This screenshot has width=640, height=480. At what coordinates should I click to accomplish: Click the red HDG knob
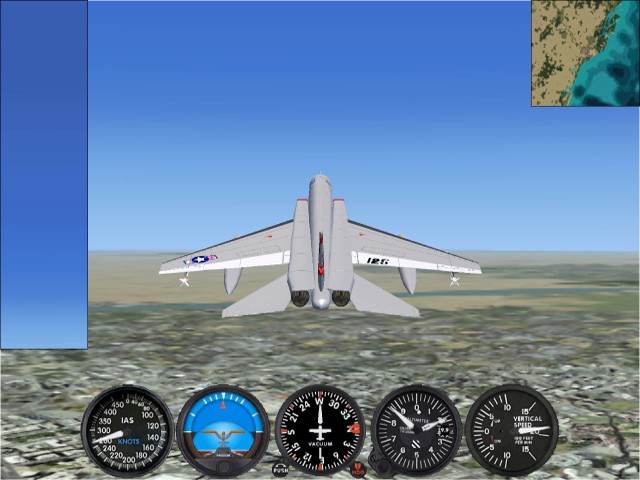pyautogui.click(x=358, y=468)
